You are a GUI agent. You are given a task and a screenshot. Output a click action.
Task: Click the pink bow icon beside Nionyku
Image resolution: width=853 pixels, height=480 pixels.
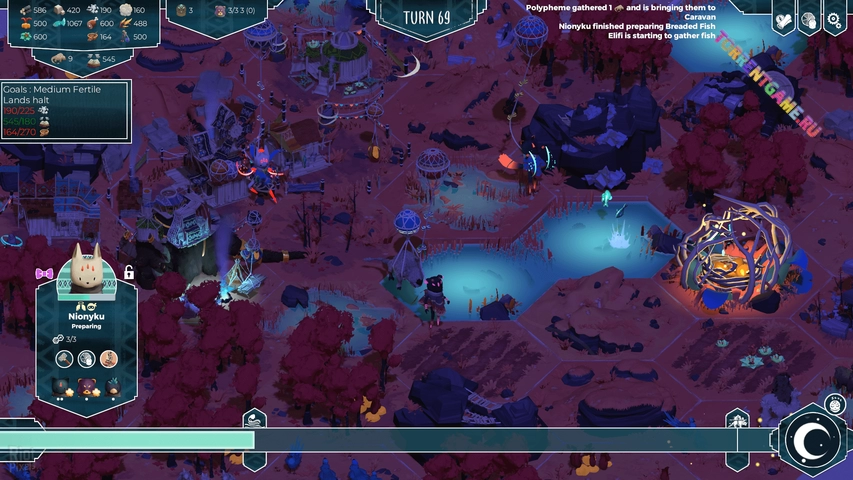pyautogui.click(x=44, y=272)
